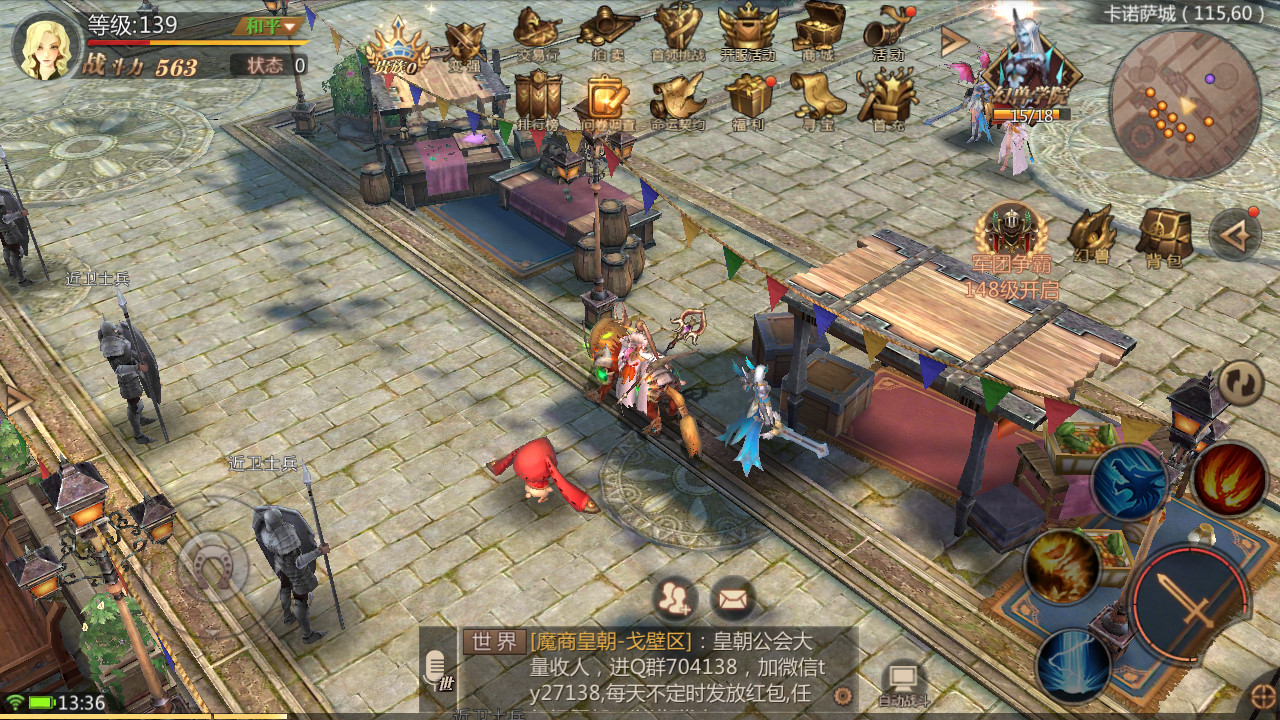Image resolution: width=1280 pixels, height=720 pixels.
Task: Open the friends button above chat
Action: pos(676,599)
